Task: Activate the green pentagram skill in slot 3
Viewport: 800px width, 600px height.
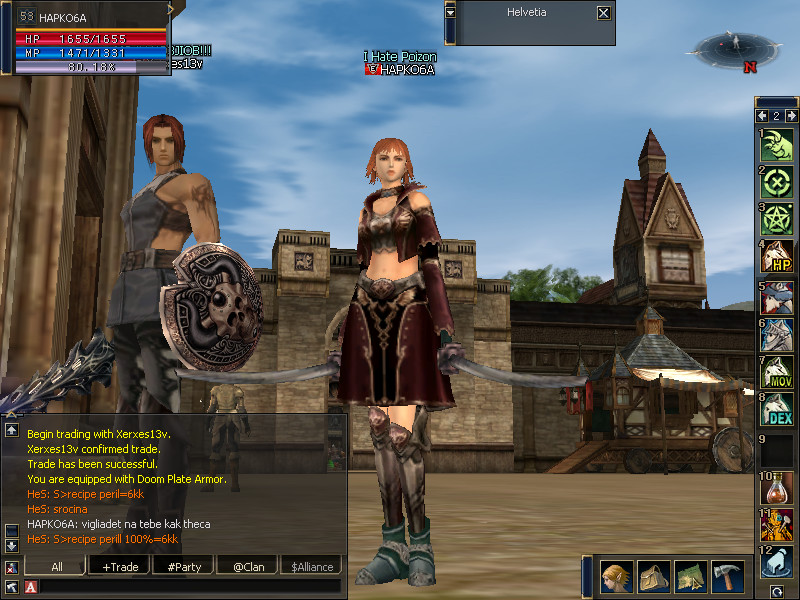Action: (x=777, y=219)
